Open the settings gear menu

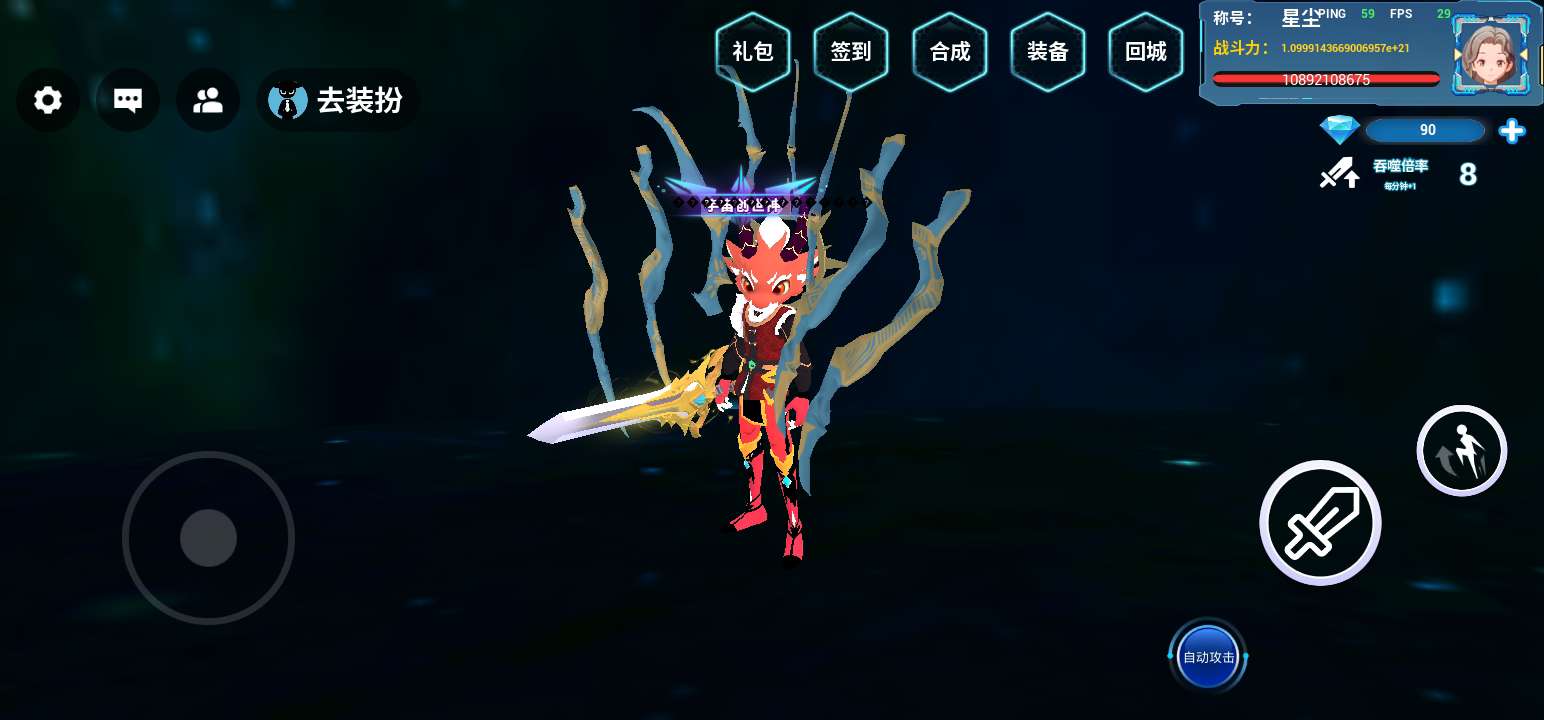(x=48, y=100)
